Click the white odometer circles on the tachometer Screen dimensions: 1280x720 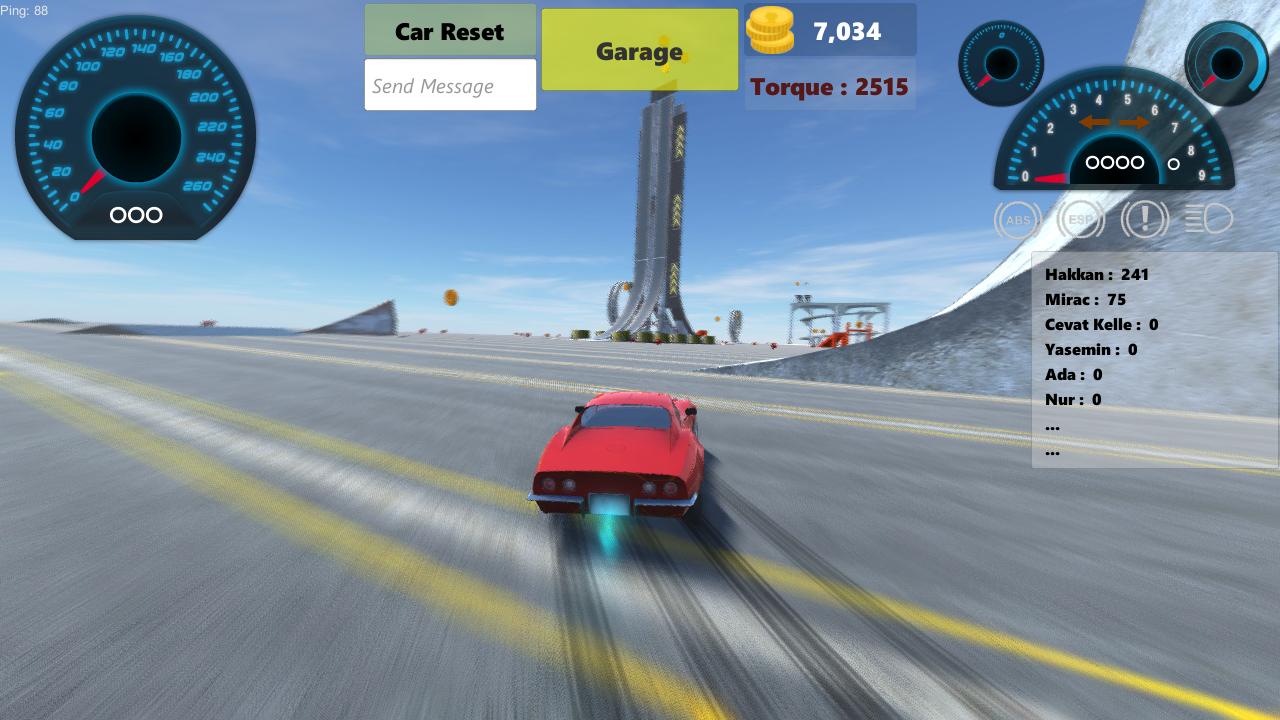[1114, 162]
